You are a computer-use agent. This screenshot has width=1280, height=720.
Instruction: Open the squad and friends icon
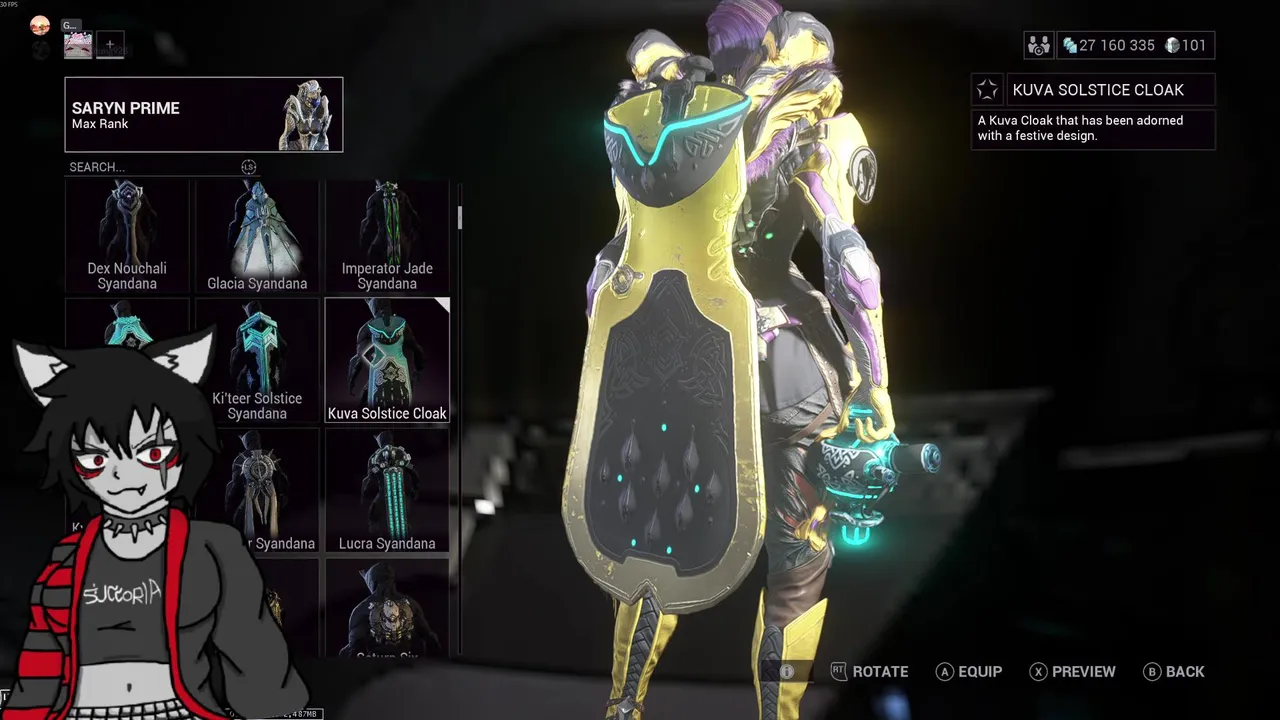tap(1039, 45)
